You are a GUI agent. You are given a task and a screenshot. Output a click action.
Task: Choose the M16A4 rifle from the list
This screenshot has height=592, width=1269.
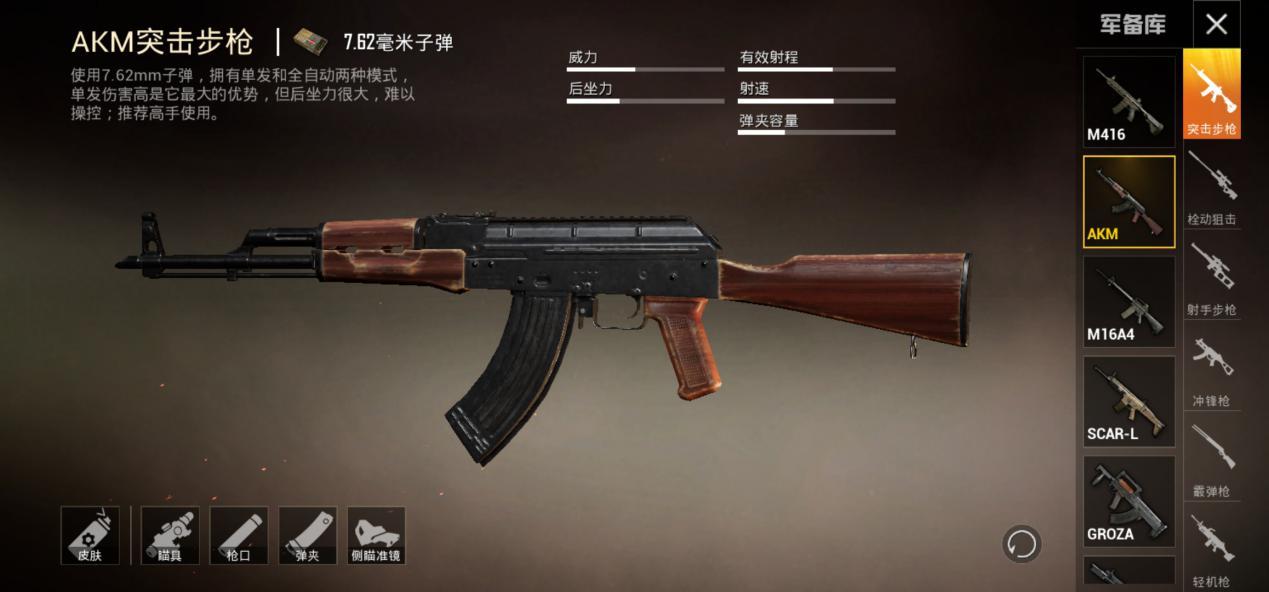(1129, 301)
